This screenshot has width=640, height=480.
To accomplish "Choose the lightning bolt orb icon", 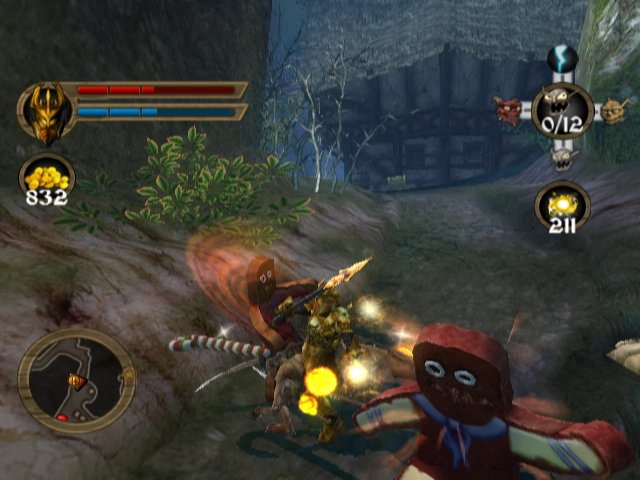I will tap(560, 59).
